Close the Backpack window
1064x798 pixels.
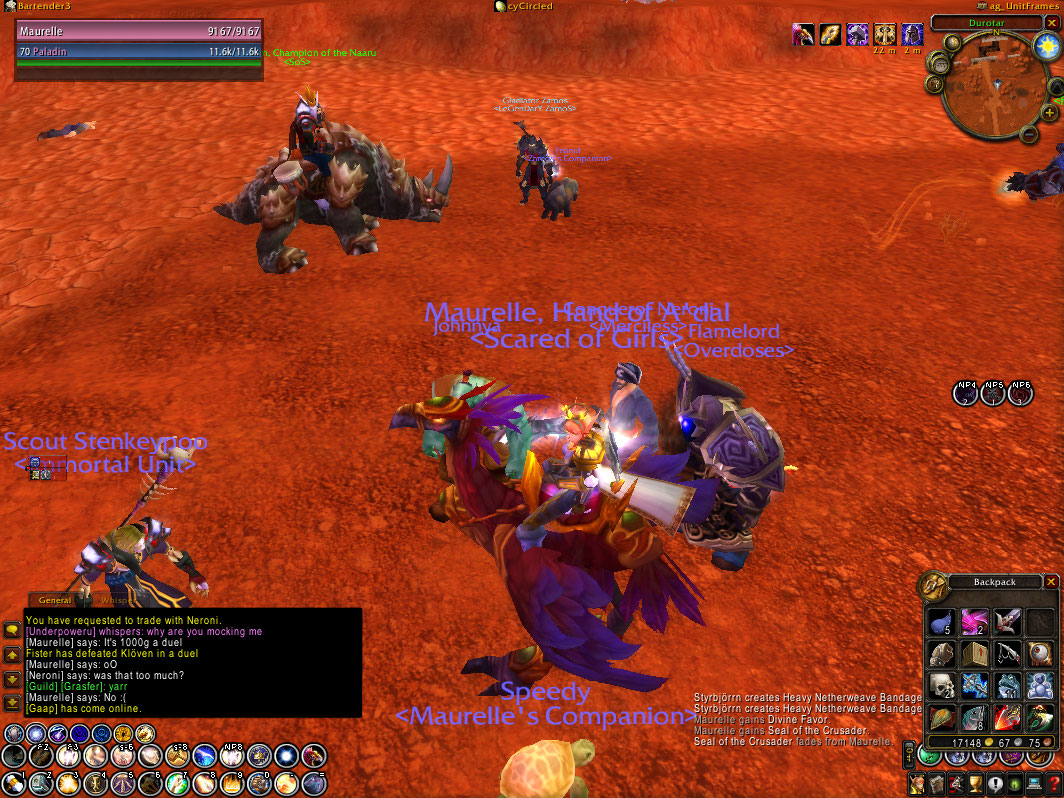pyautogui.click(x=1051, y=582)
